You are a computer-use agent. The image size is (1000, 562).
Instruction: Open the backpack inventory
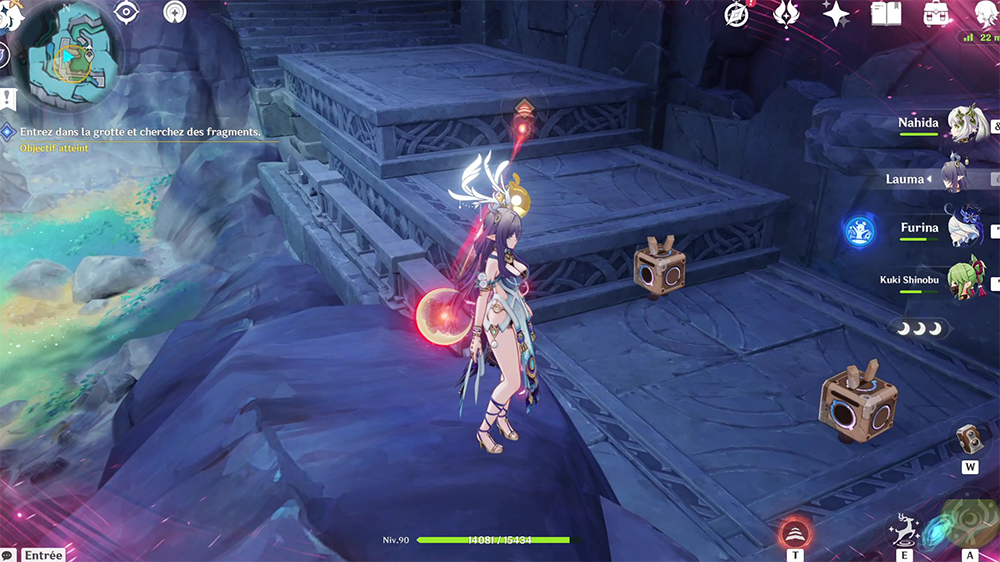coord(937,13)
